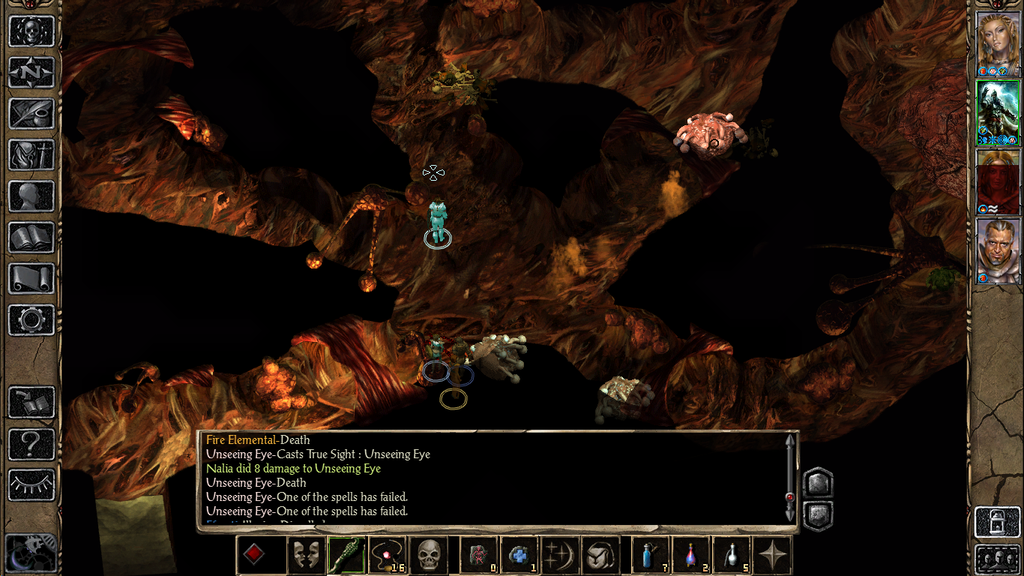Click the theater masks talk button
The height and width of the screenshot is (576, 1024).
click(305, 555)
